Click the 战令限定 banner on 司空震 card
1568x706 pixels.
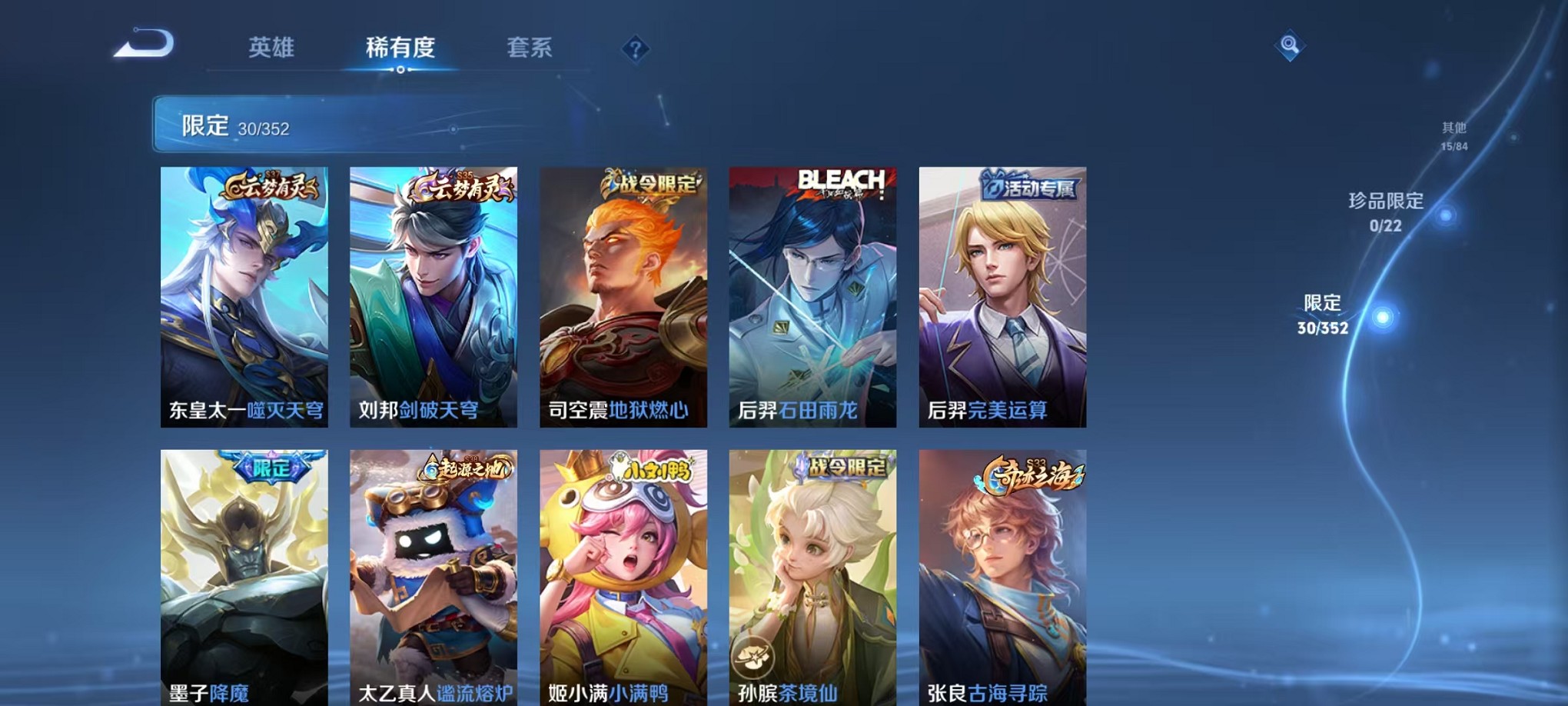[x=653, y=182]
